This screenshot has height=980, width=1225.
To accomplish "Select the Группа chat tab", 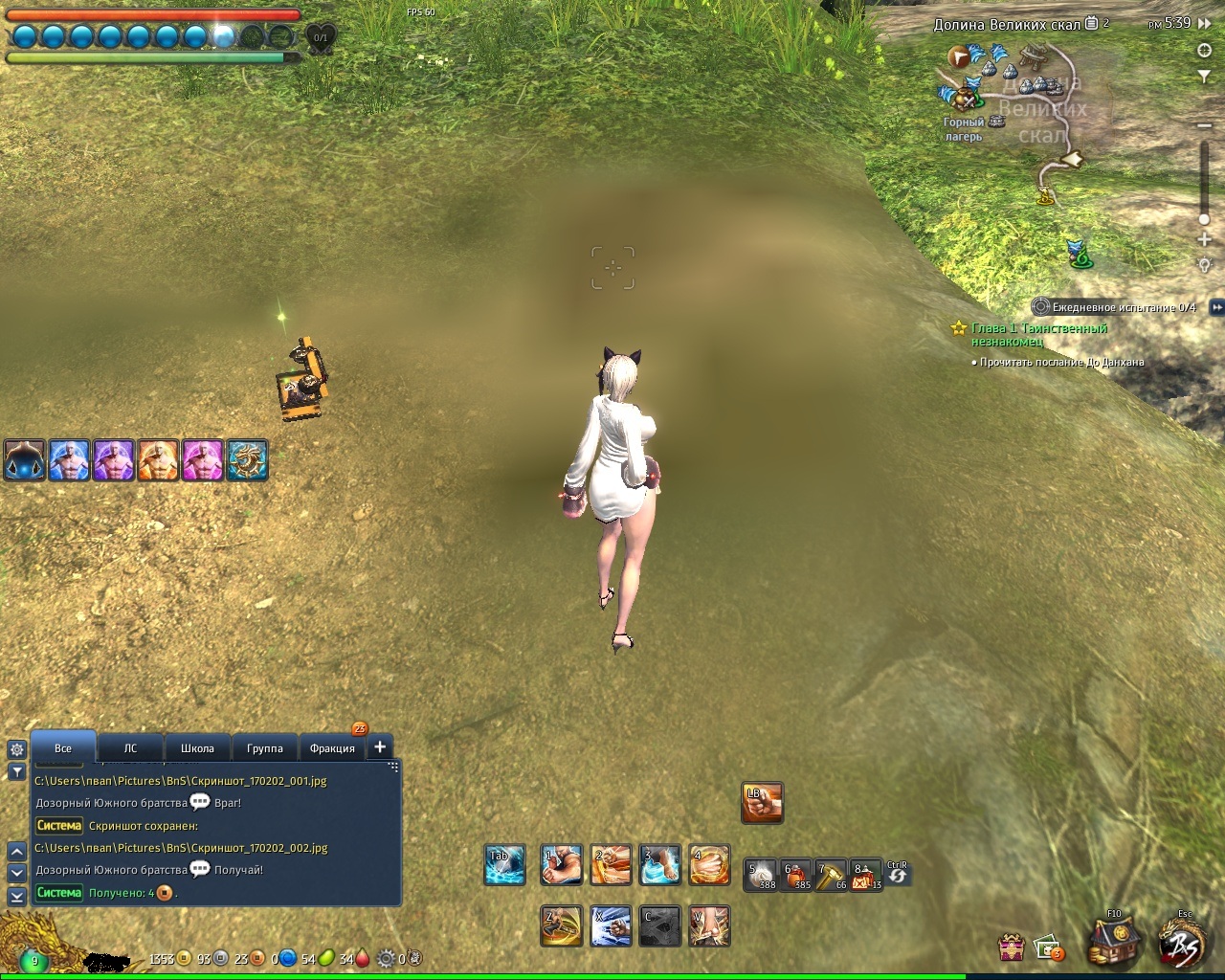I will (x=264, y=748).
